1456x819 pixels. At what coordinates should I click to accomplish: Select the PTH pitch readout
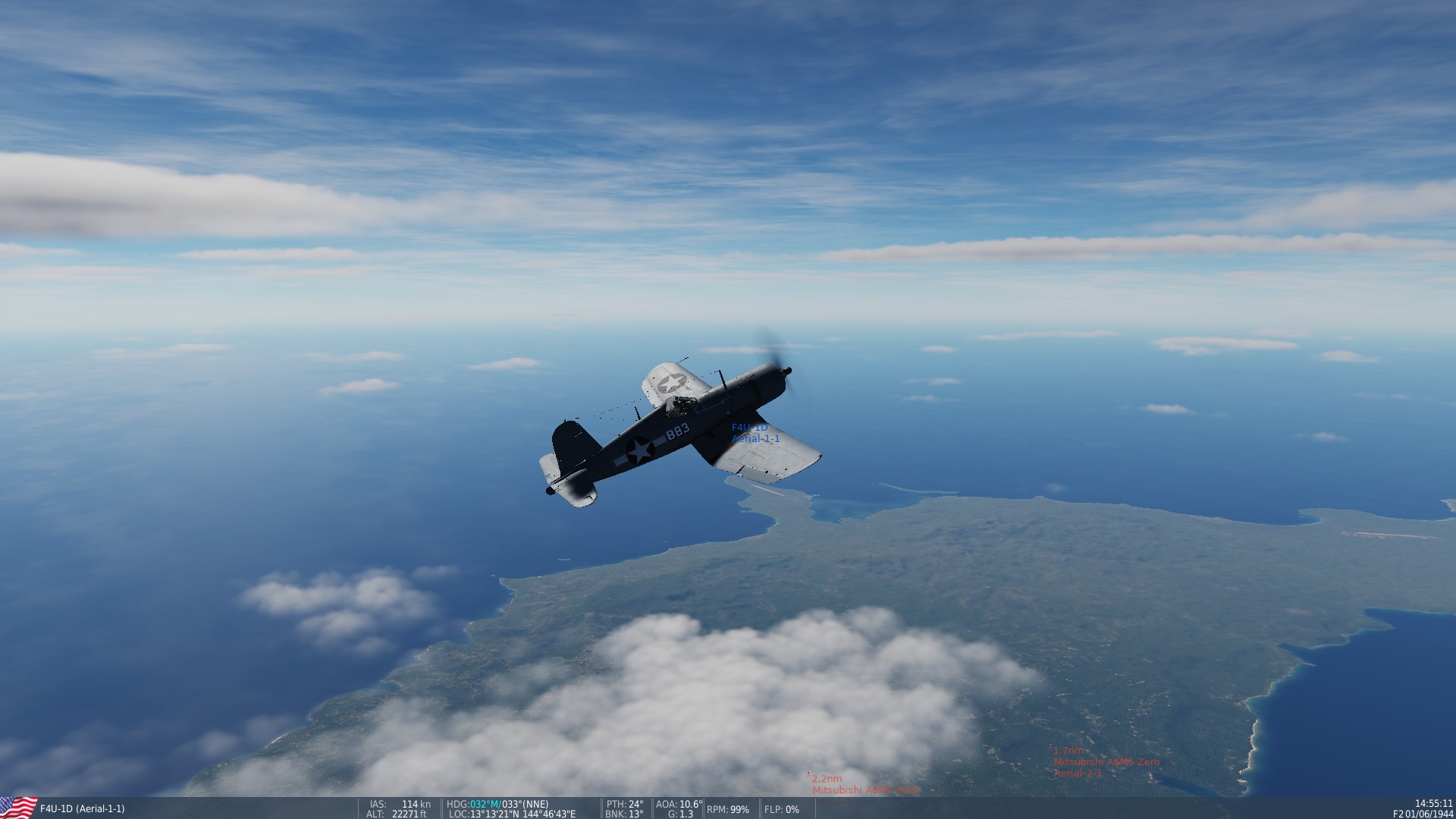625,805
